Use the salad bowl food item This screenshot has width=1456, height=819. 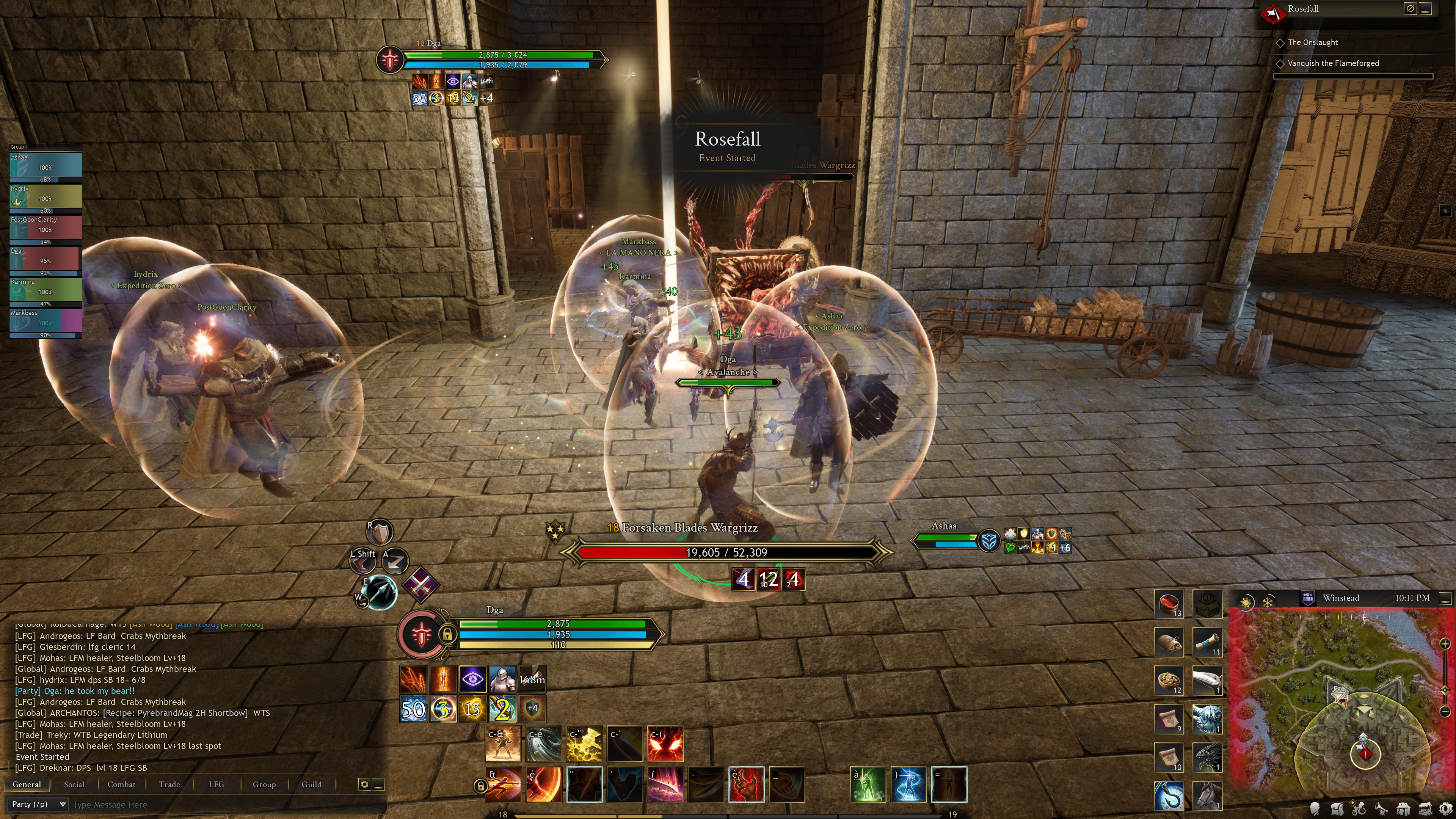coord(1169,680)
